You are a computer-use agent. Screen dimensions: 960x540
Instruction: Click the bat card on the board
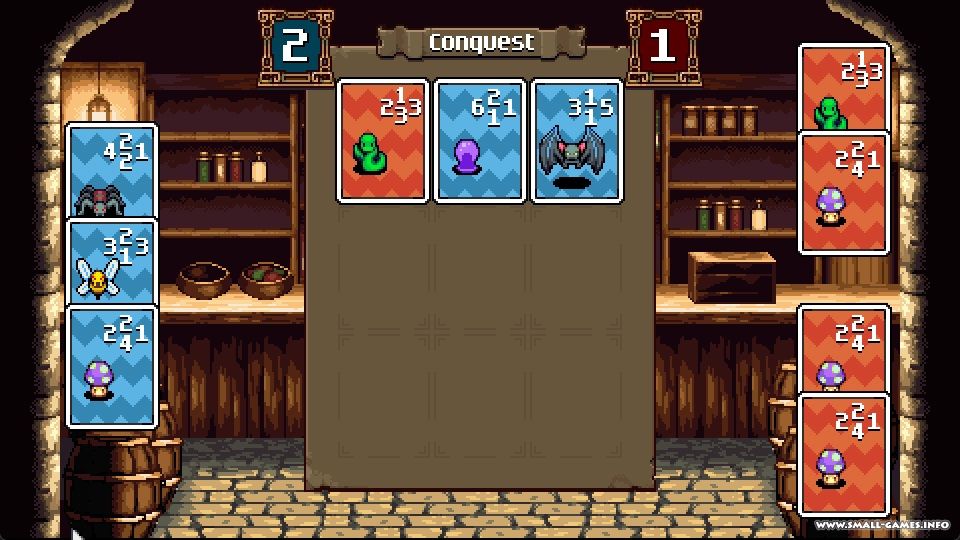[577, 141]
